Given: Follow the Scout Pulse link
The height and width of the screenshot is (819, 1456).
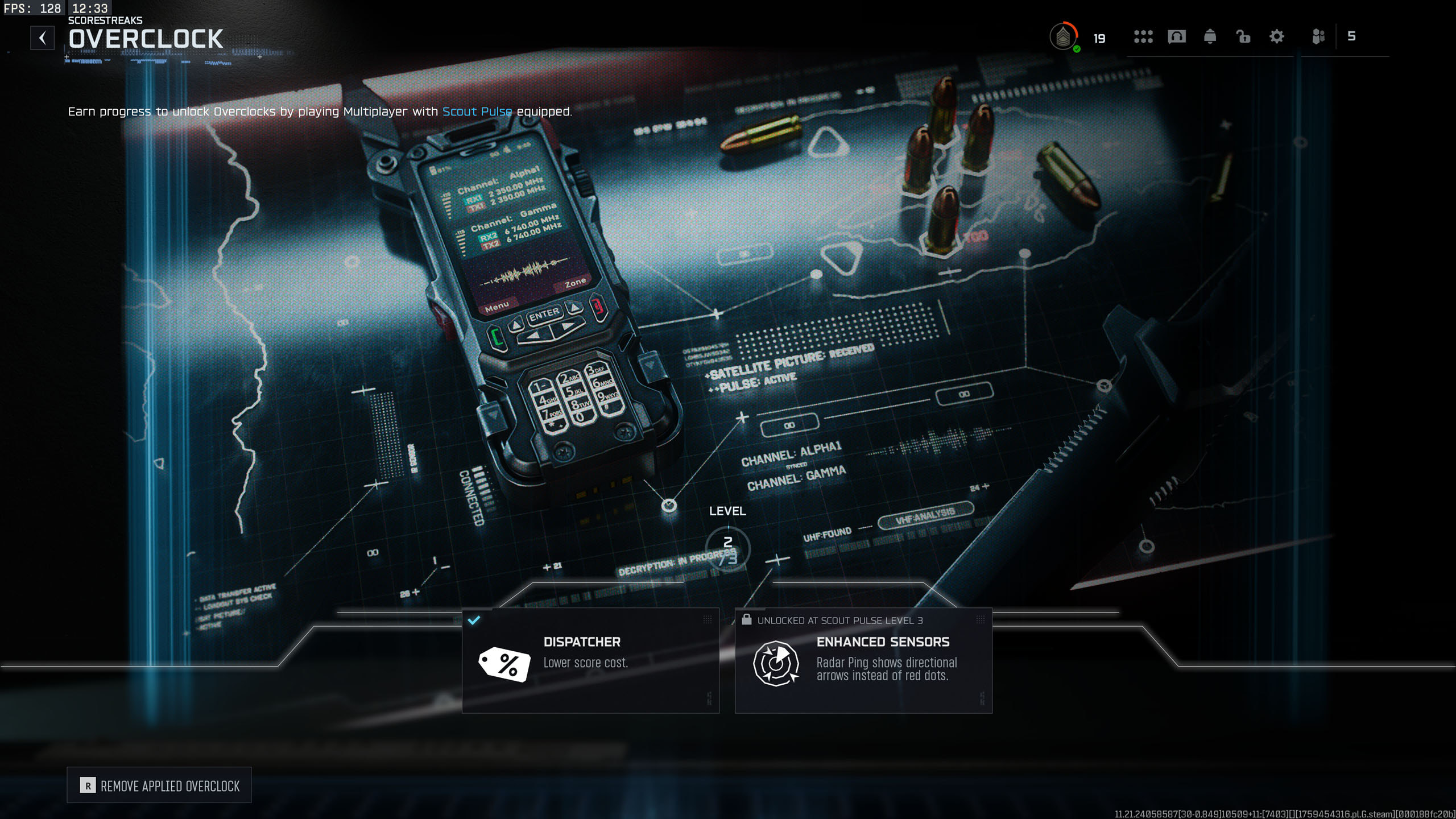Looking at the screenshot, I should (x=477, y=111).
